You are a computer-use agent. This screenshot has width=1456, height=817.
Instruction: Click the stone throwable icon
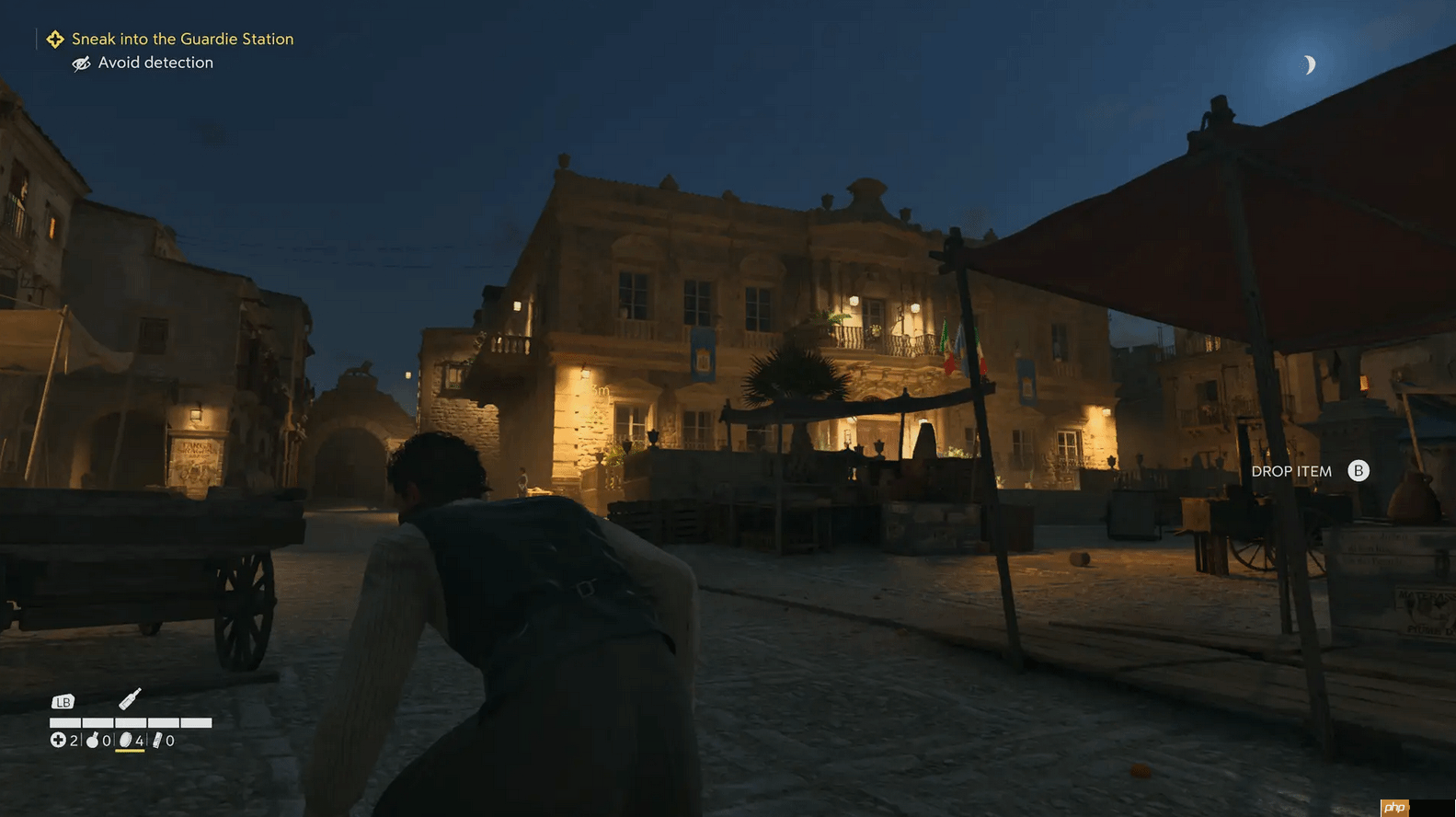point(127,739)
